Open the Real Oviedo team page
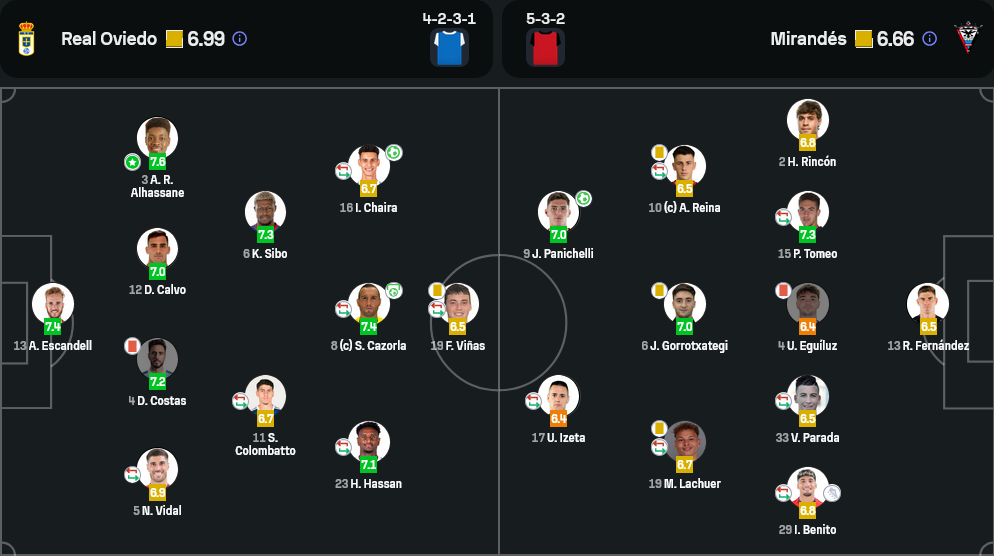994x556 pixels. coord(108,39)
